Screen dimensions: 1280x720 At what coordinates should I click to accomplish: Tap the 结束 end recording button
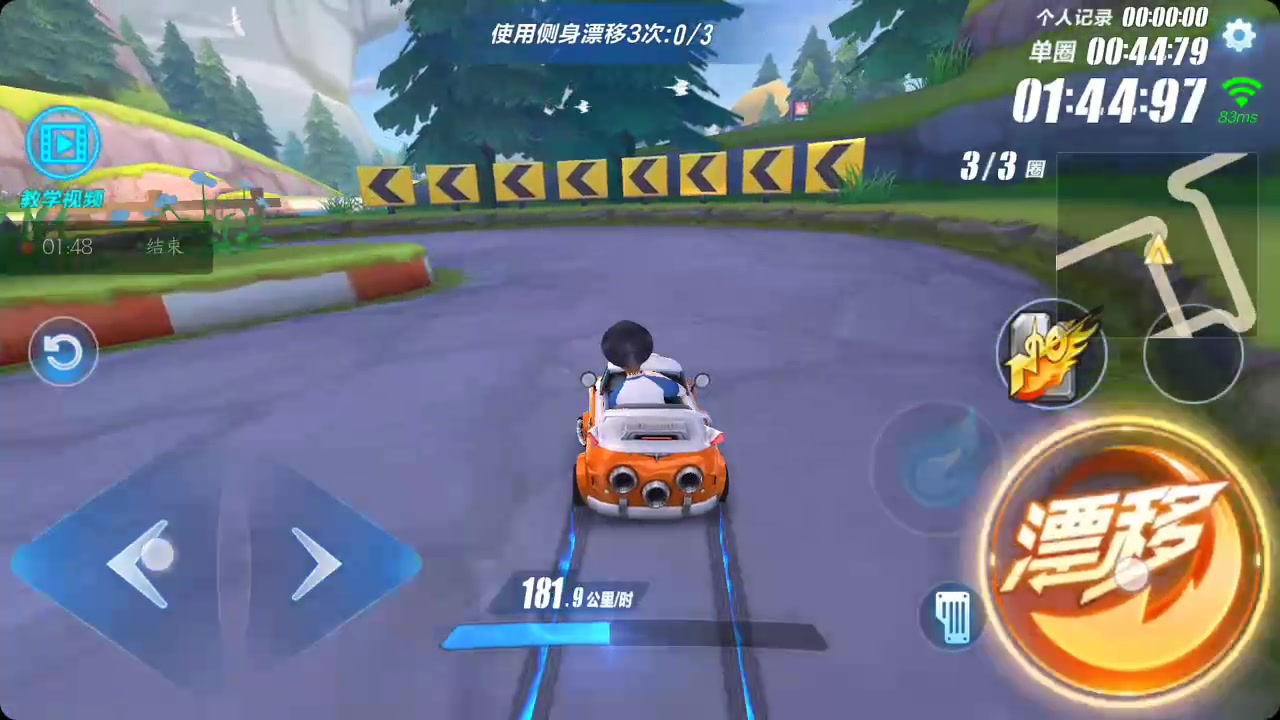pyautogui.click(x=164, y=247)
